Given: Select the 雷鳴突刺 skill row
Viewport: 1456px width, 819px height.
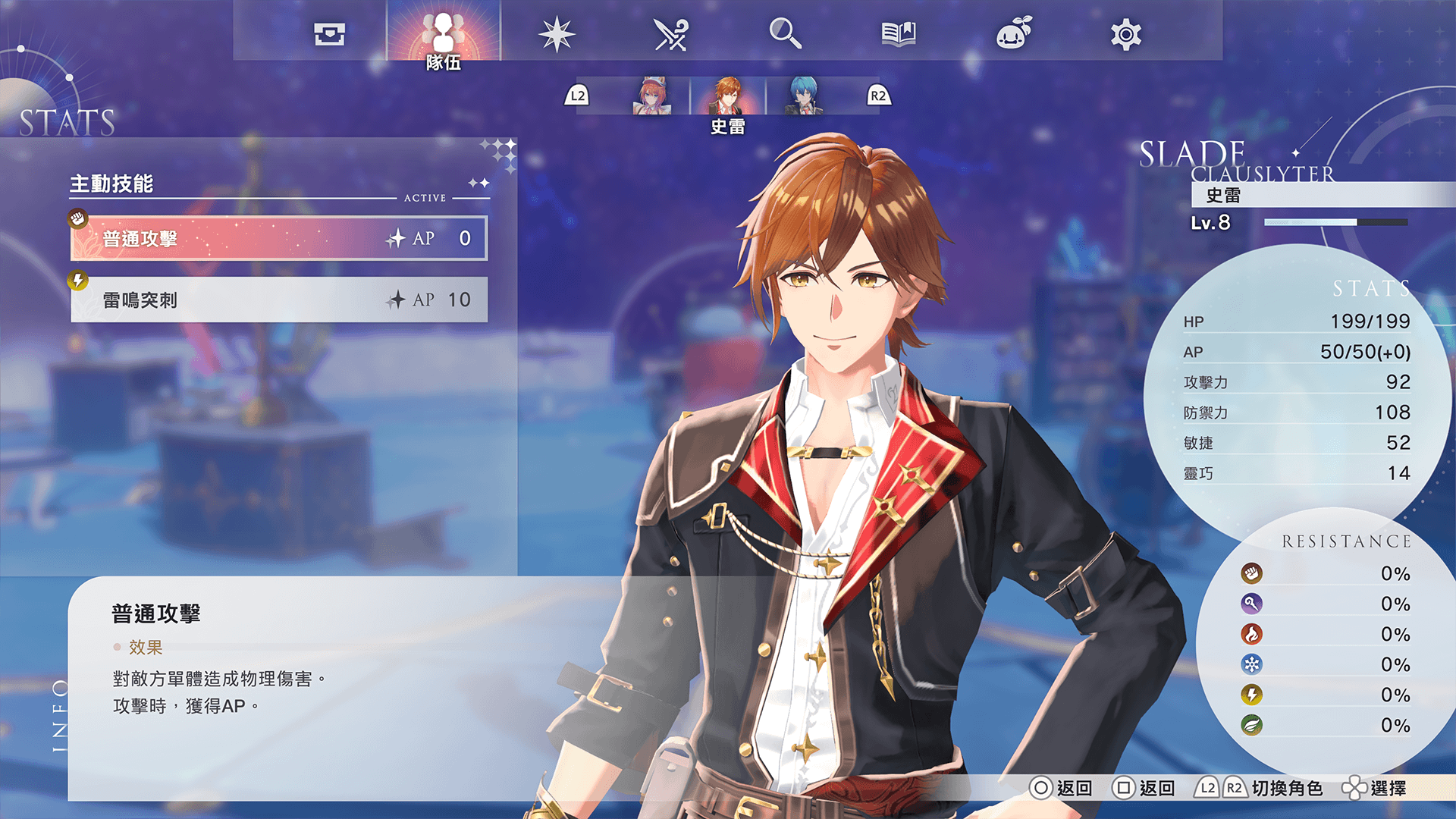Looking at the screenshot, I should (x=279, y=300).
